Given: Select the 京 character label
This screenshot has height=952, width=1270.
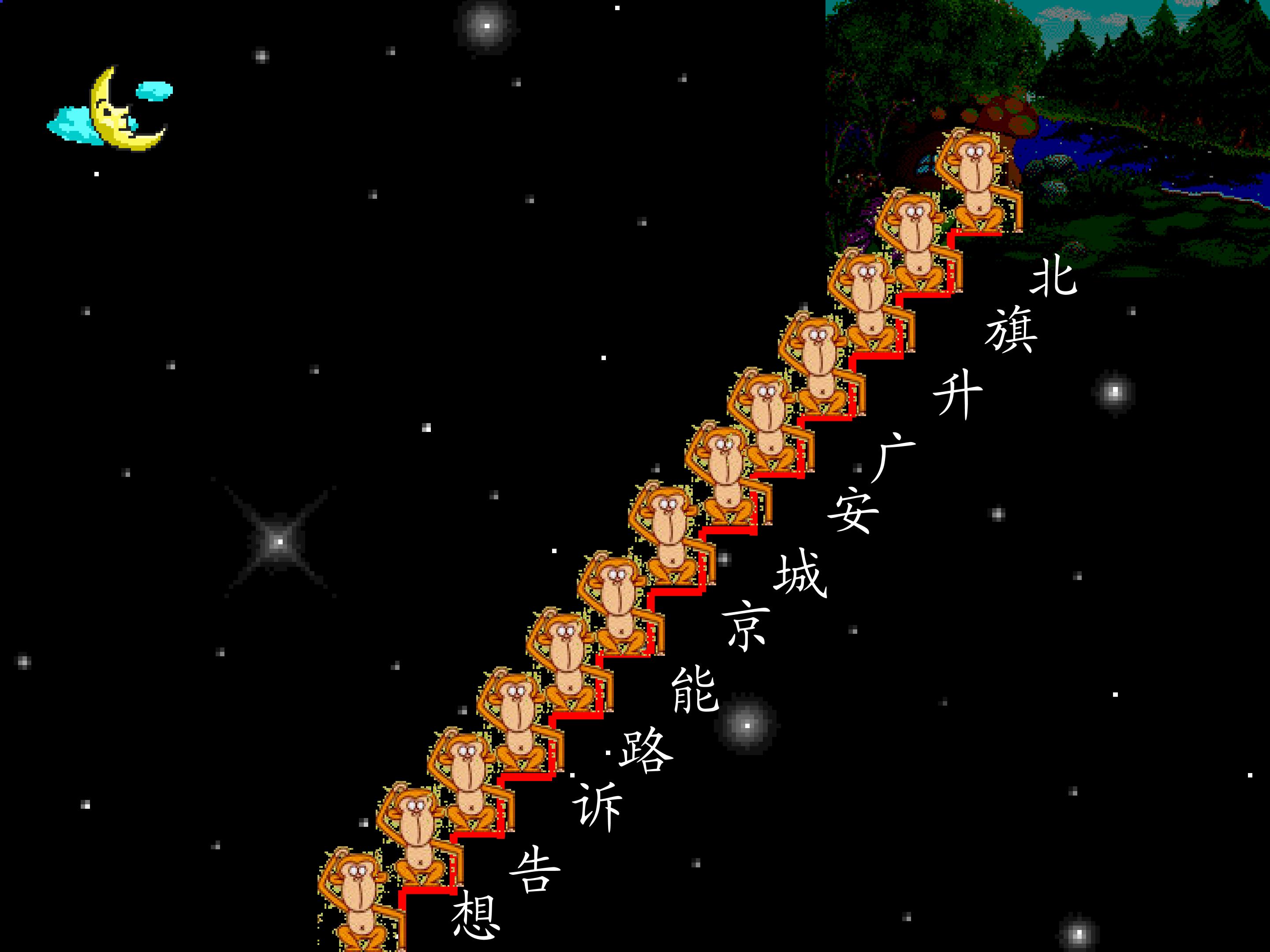Looking at the screenshot, I should pos(746,625).
